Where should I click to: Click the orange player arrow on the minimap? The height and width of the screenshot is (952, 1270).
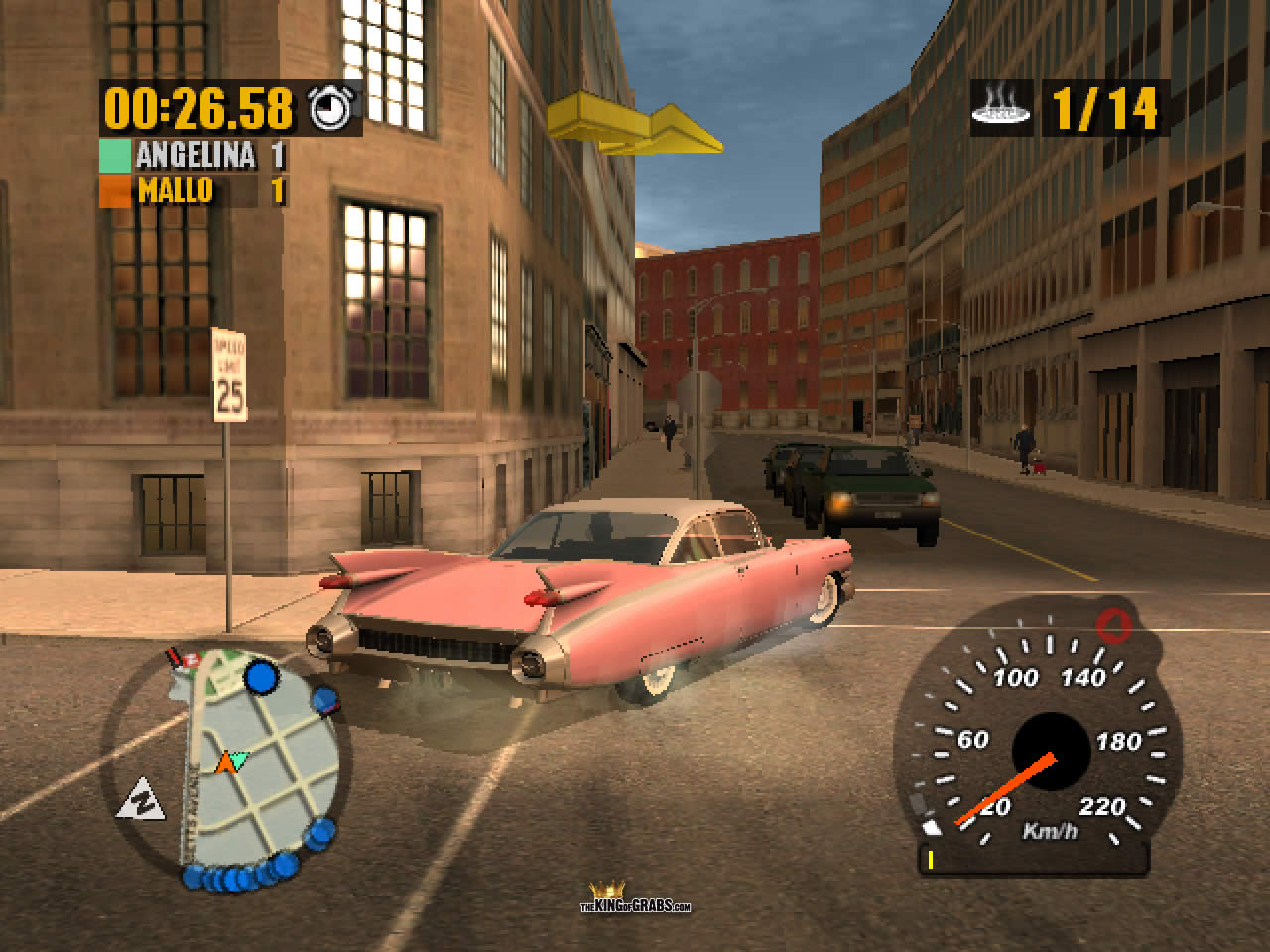coord(226,763)
